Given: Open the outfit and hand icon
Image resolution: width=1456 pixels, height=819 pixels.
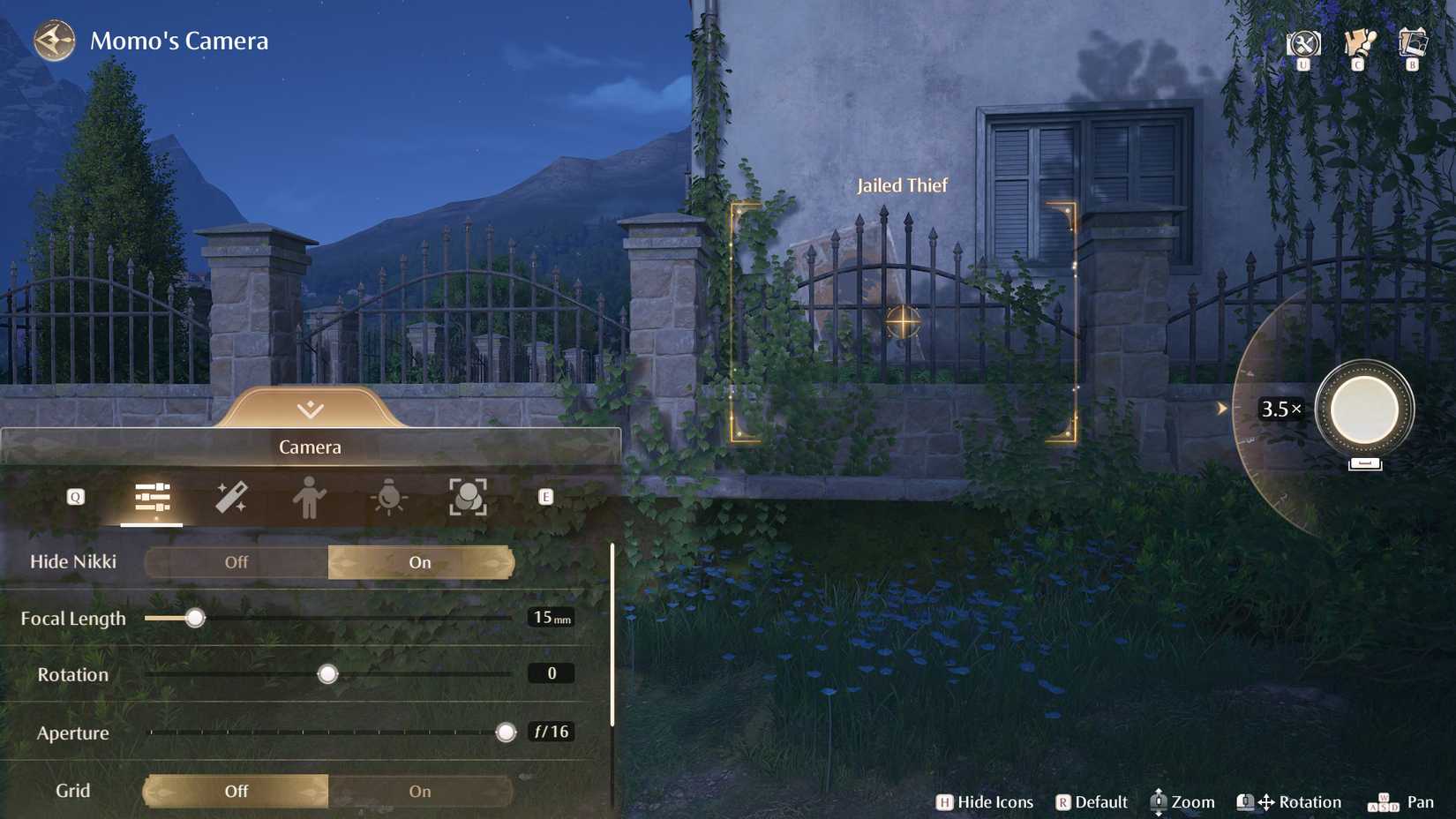Looking at the screenshot, I should point(1359,42).
